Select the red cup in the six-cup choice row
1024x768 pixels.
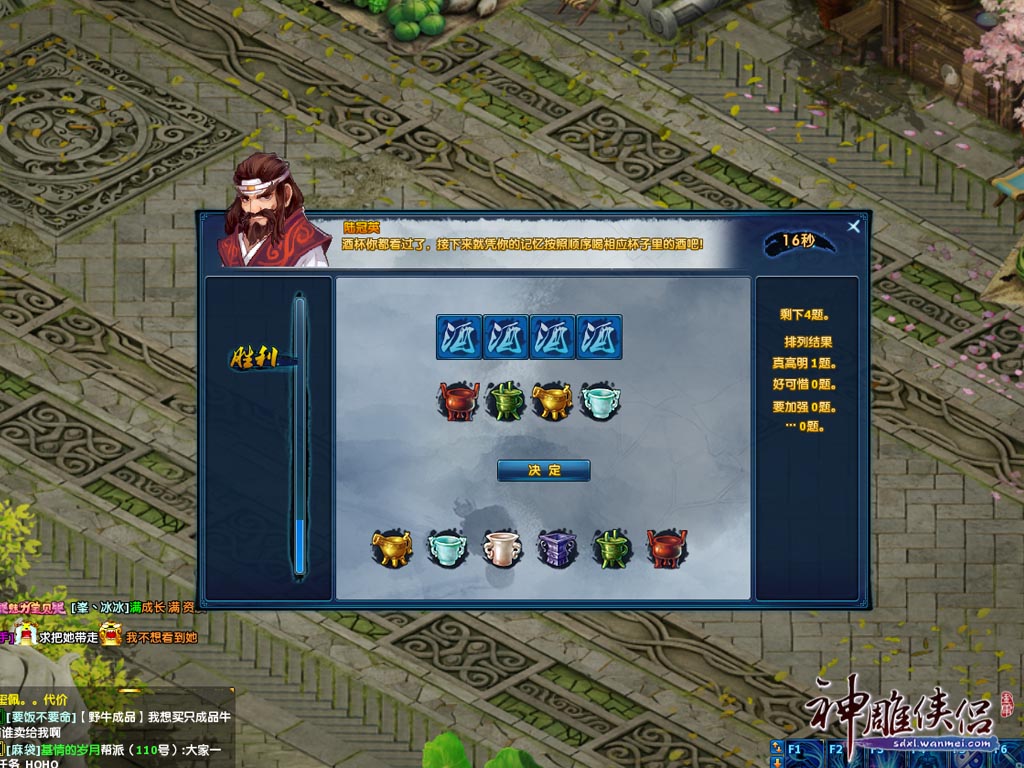pos(666,549)
